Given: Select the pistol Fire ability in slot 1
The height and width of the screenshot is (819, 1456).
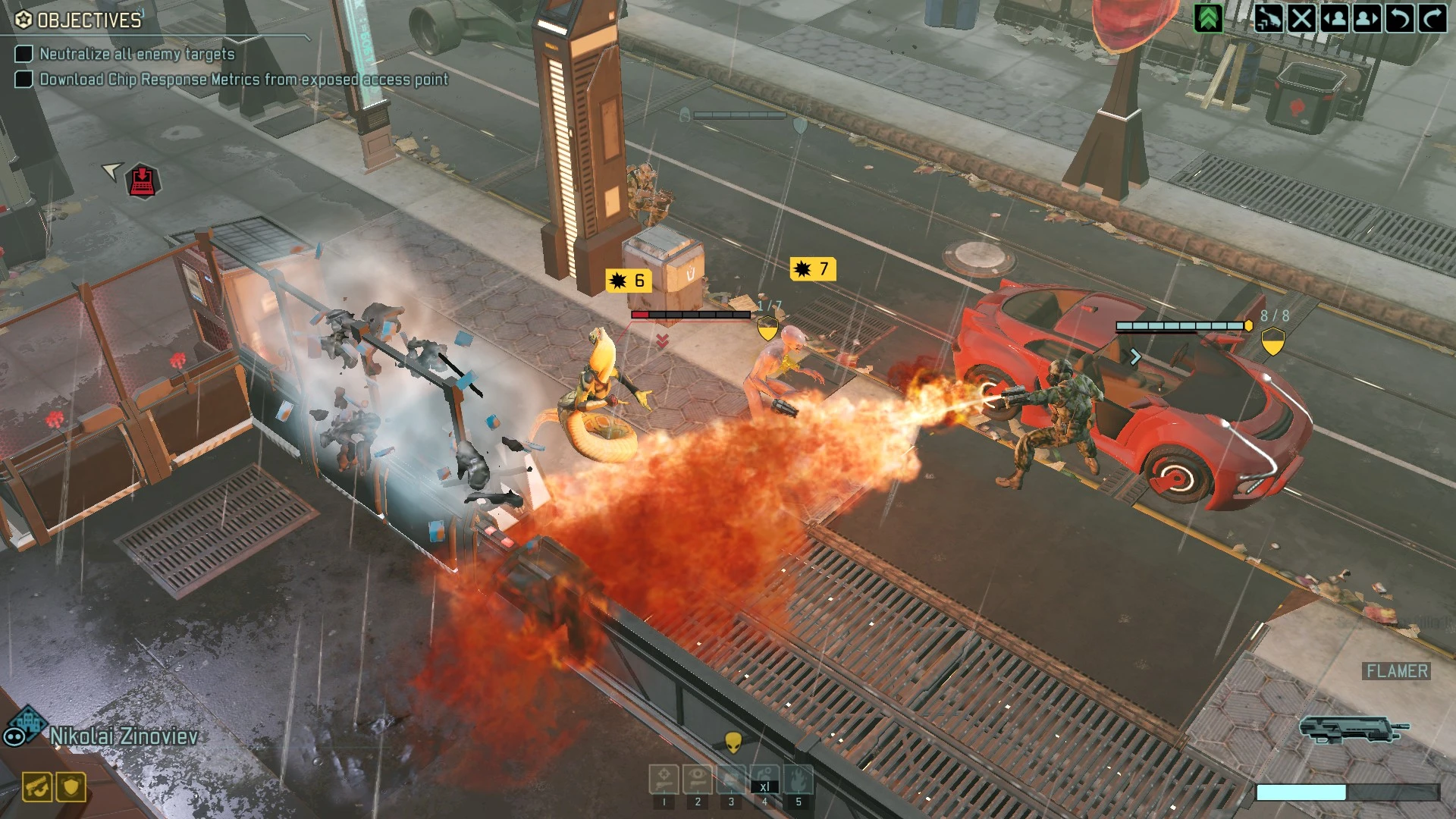Looking at the screenshot, I should click(664, 780).
